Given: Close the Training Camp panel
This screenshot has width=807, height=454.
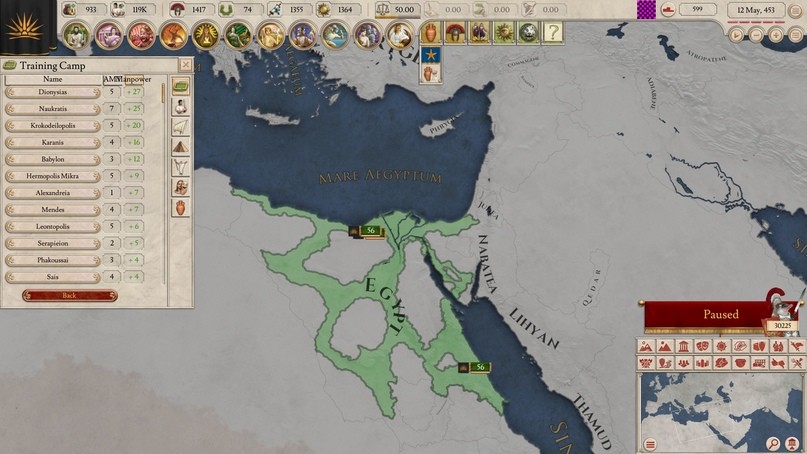Looking at the screenshot, I should pyautogui.click(x=185, y=65).
